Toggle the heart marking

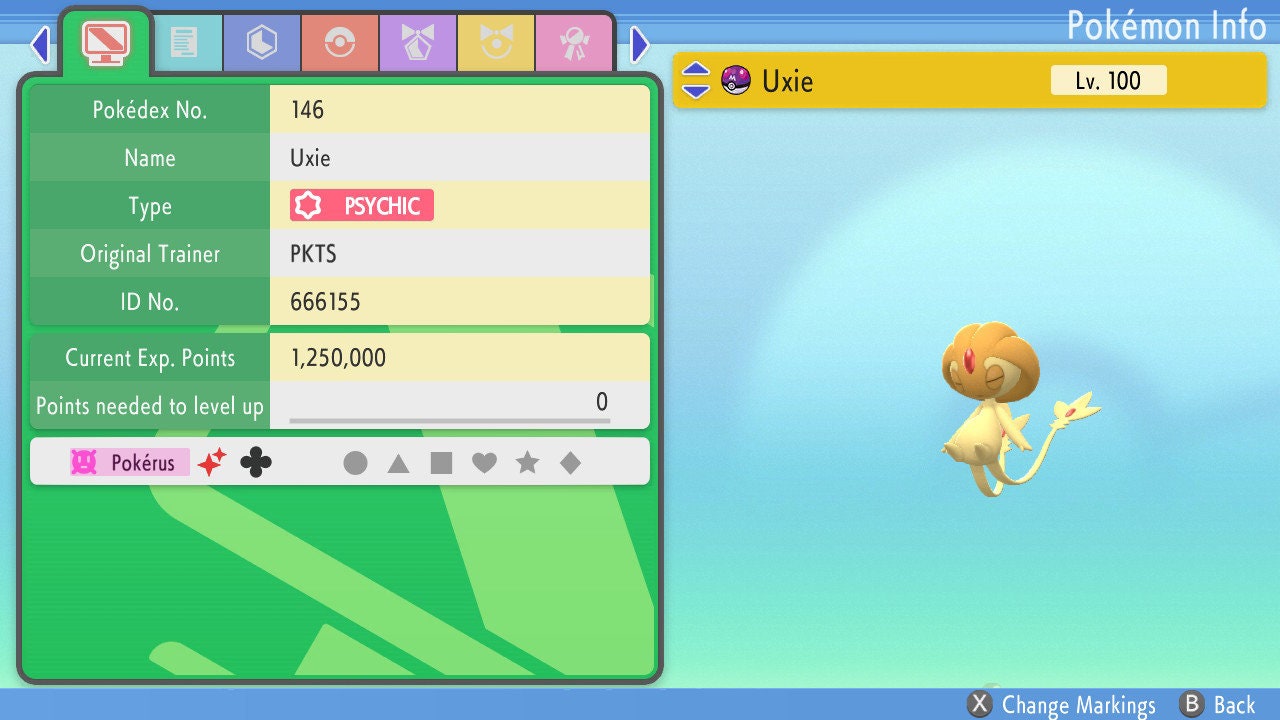pos(484,463)
